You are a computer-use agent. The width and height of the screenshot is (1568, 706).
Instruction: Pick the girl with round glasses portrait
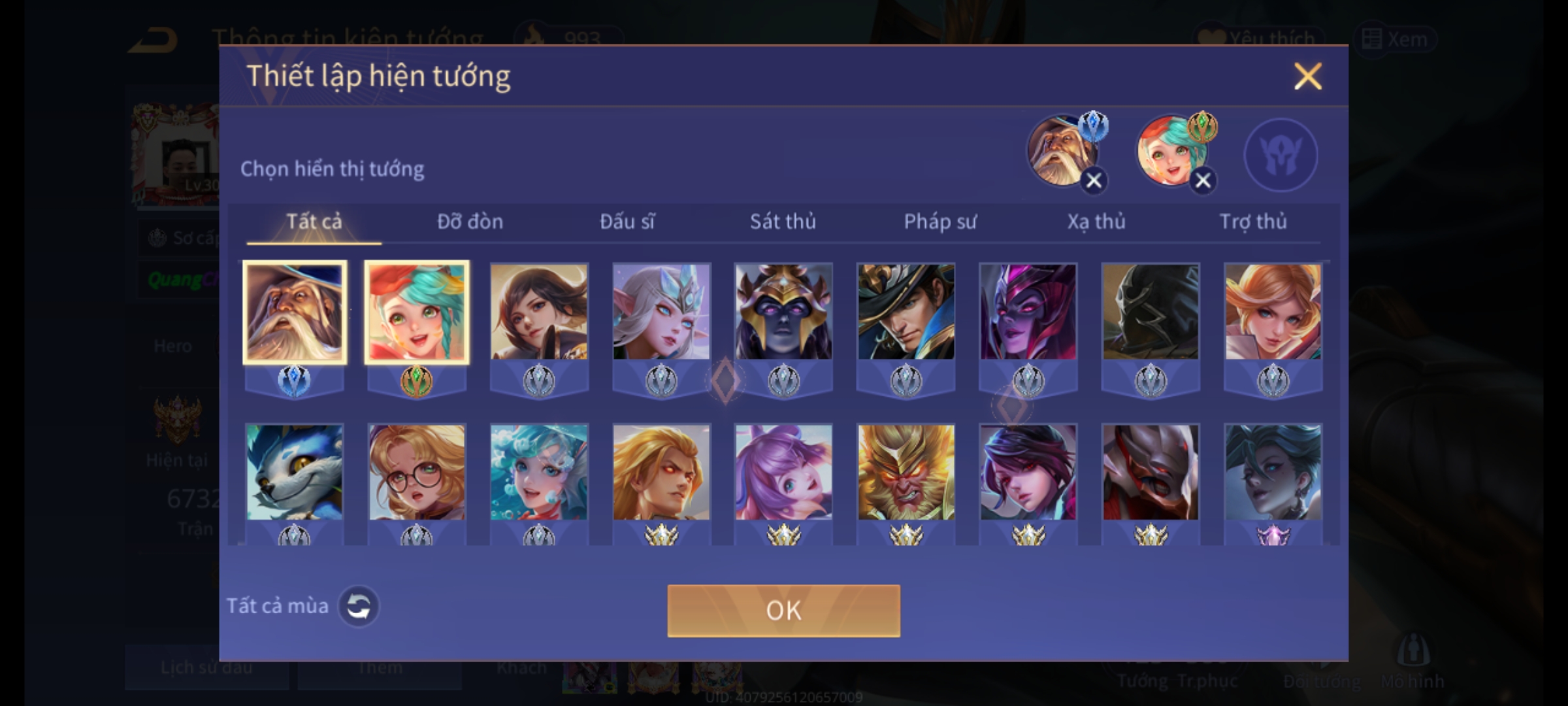pos(417,473)
